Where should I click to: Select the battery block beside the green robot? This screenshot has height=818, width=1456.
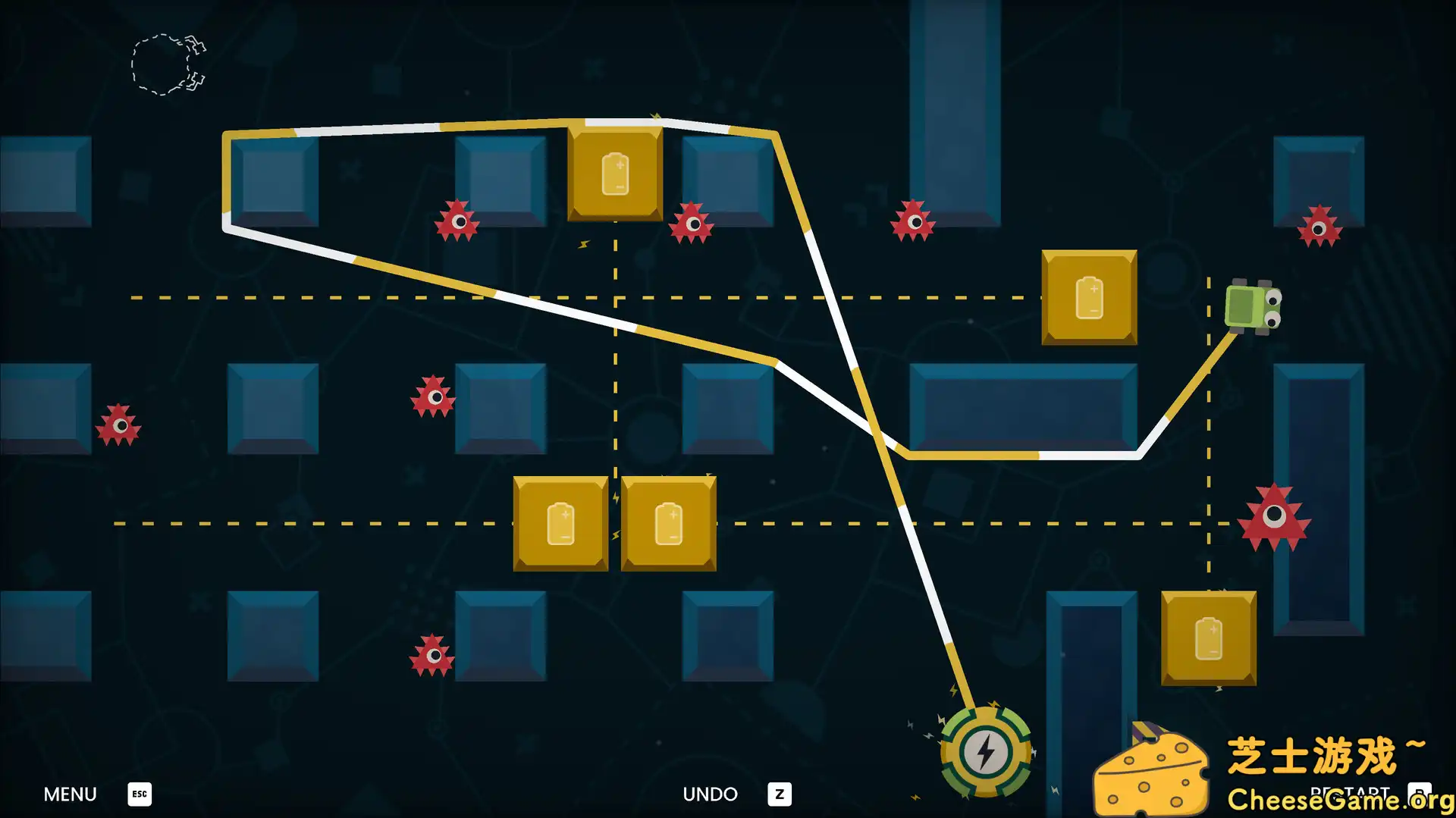tap(1087, 296)
